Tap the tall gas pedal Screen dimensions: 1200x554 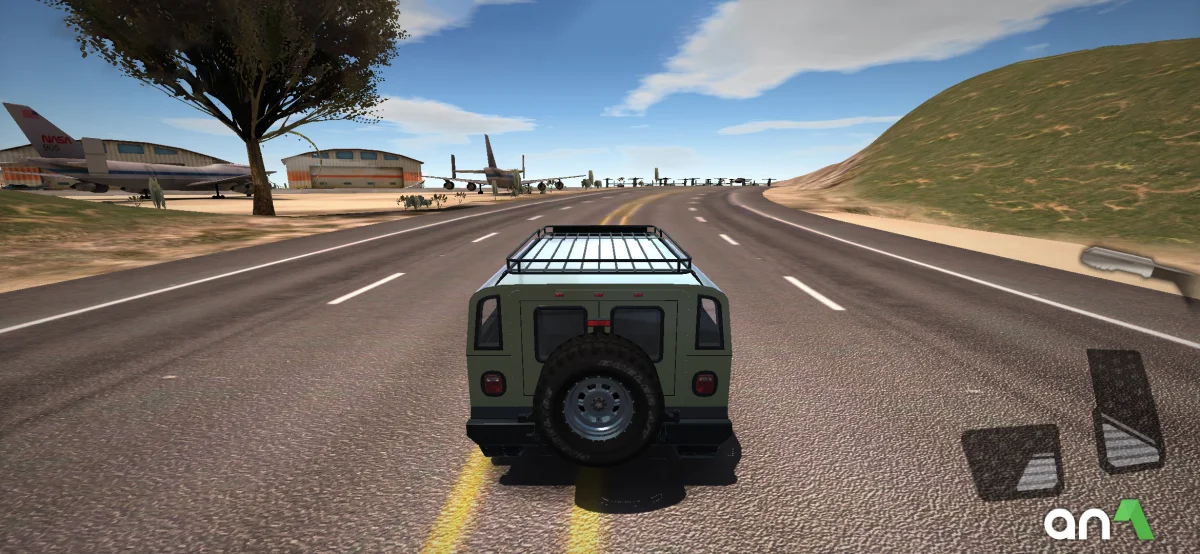1126,411
